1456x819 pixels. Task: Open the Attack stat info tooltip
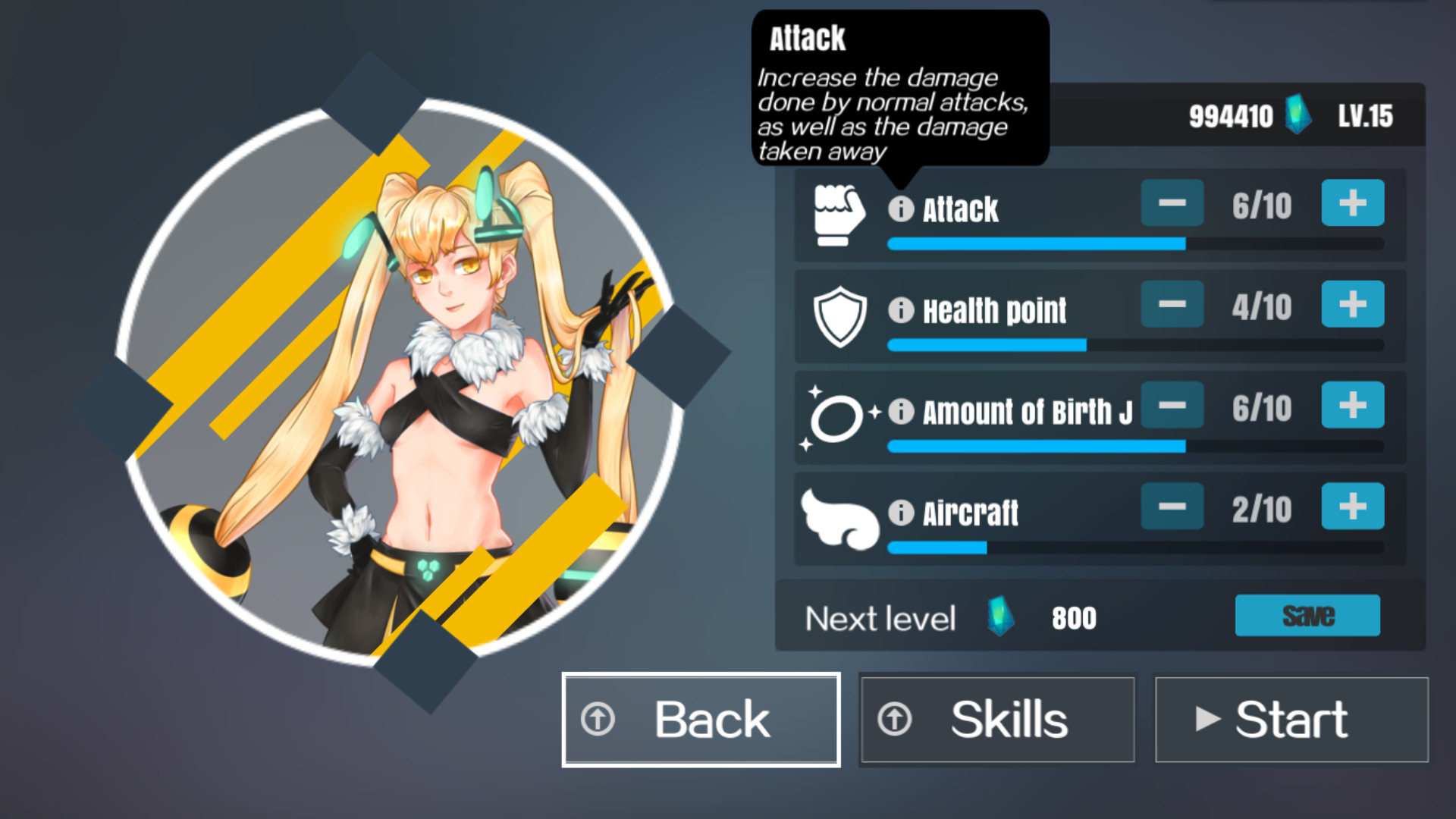900,210
